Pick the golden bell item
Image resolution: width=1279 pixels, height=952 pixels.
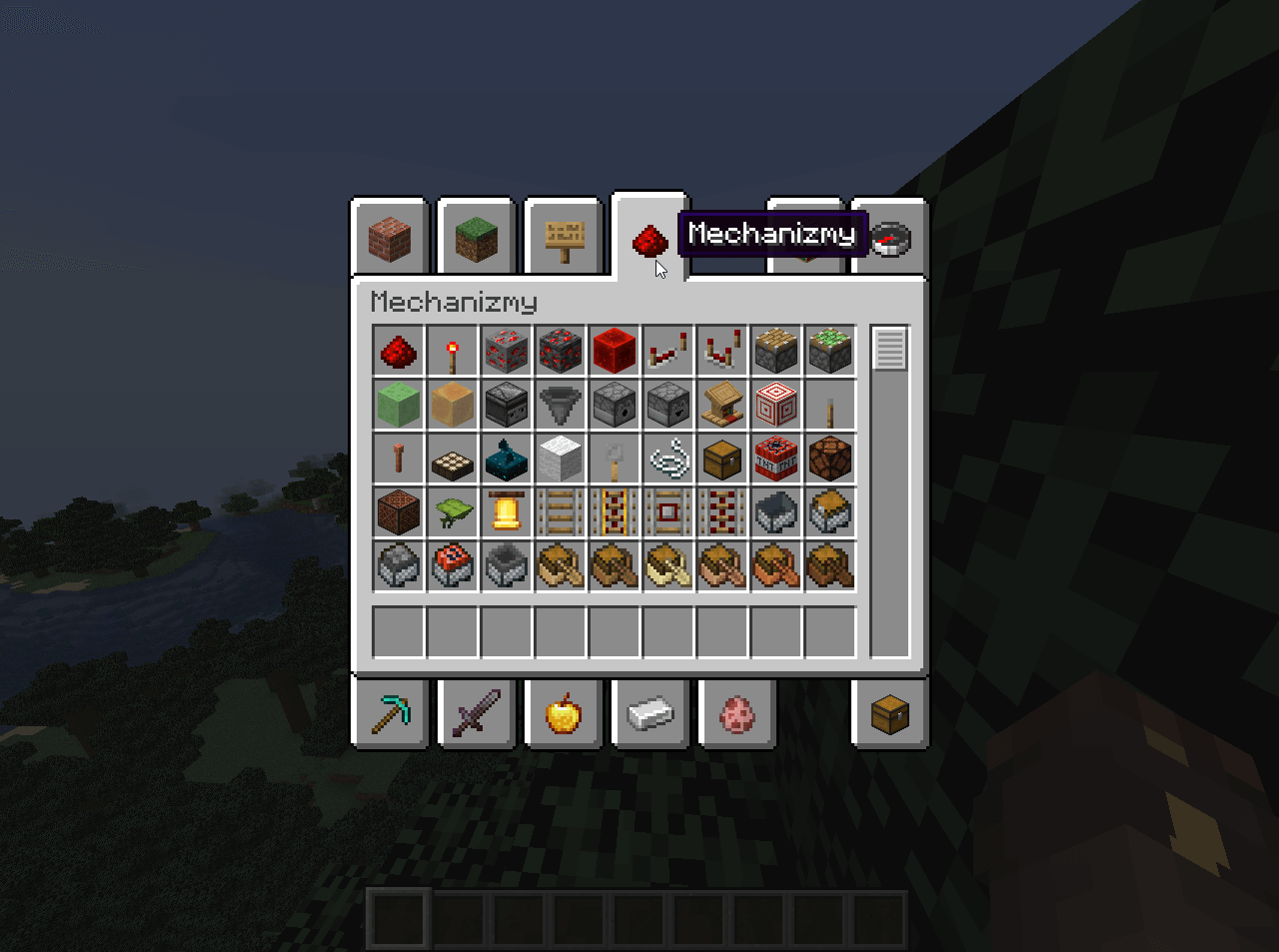tap(507, 513)
